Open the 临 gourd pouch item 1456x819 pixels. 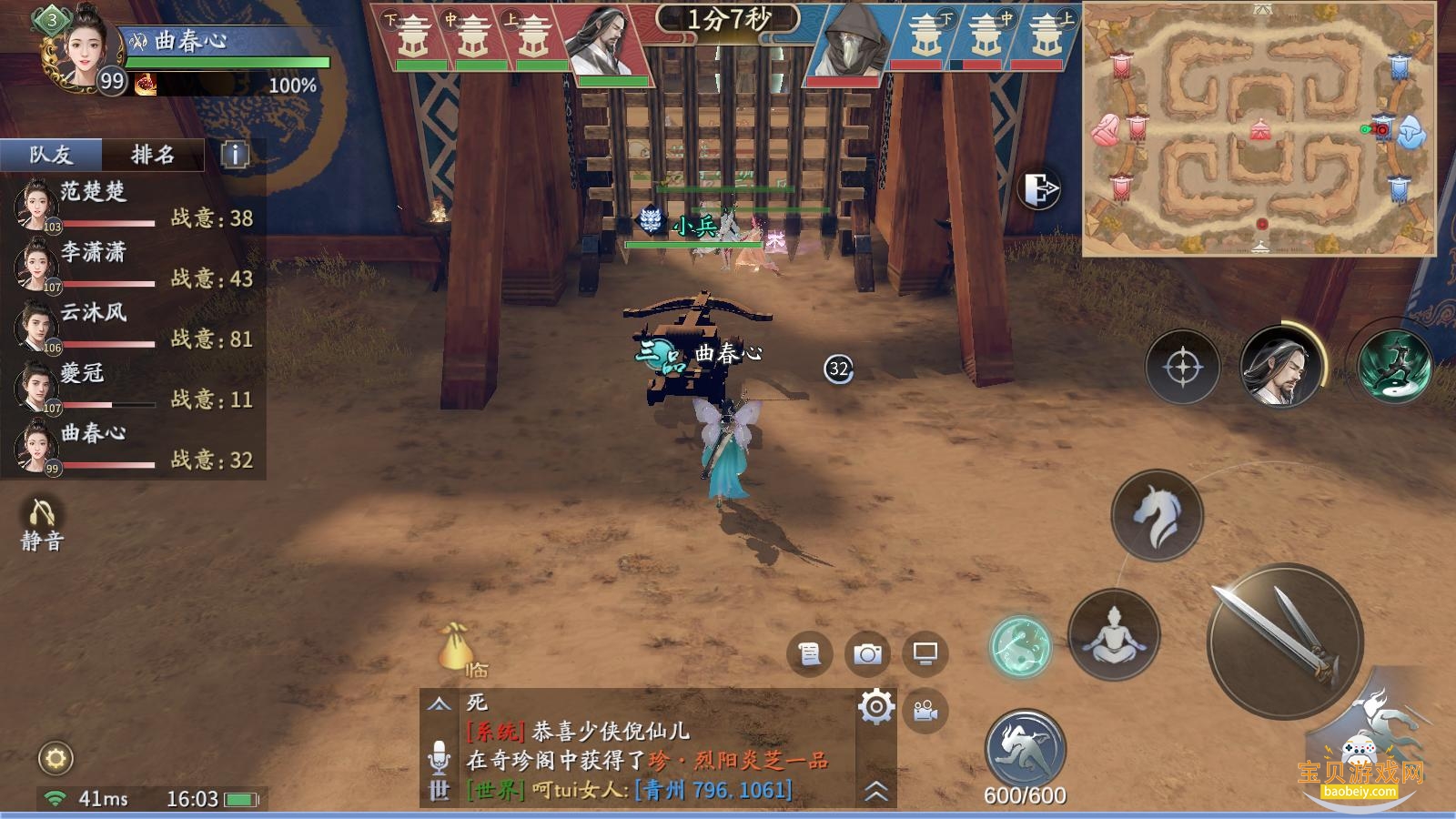click(456, 648)
